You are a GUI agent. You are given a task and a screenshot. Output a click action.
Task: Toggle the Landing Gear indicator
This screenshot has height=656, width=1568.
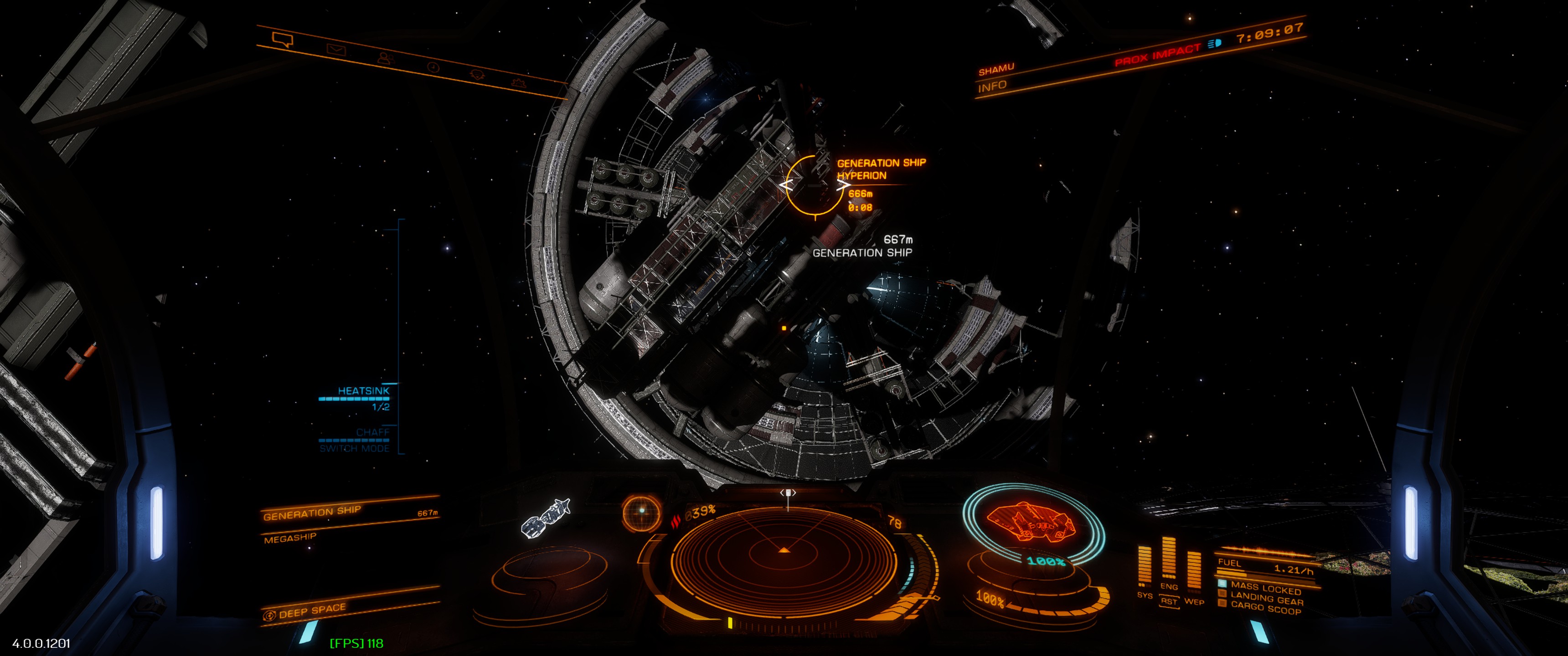click(1266, 599)
